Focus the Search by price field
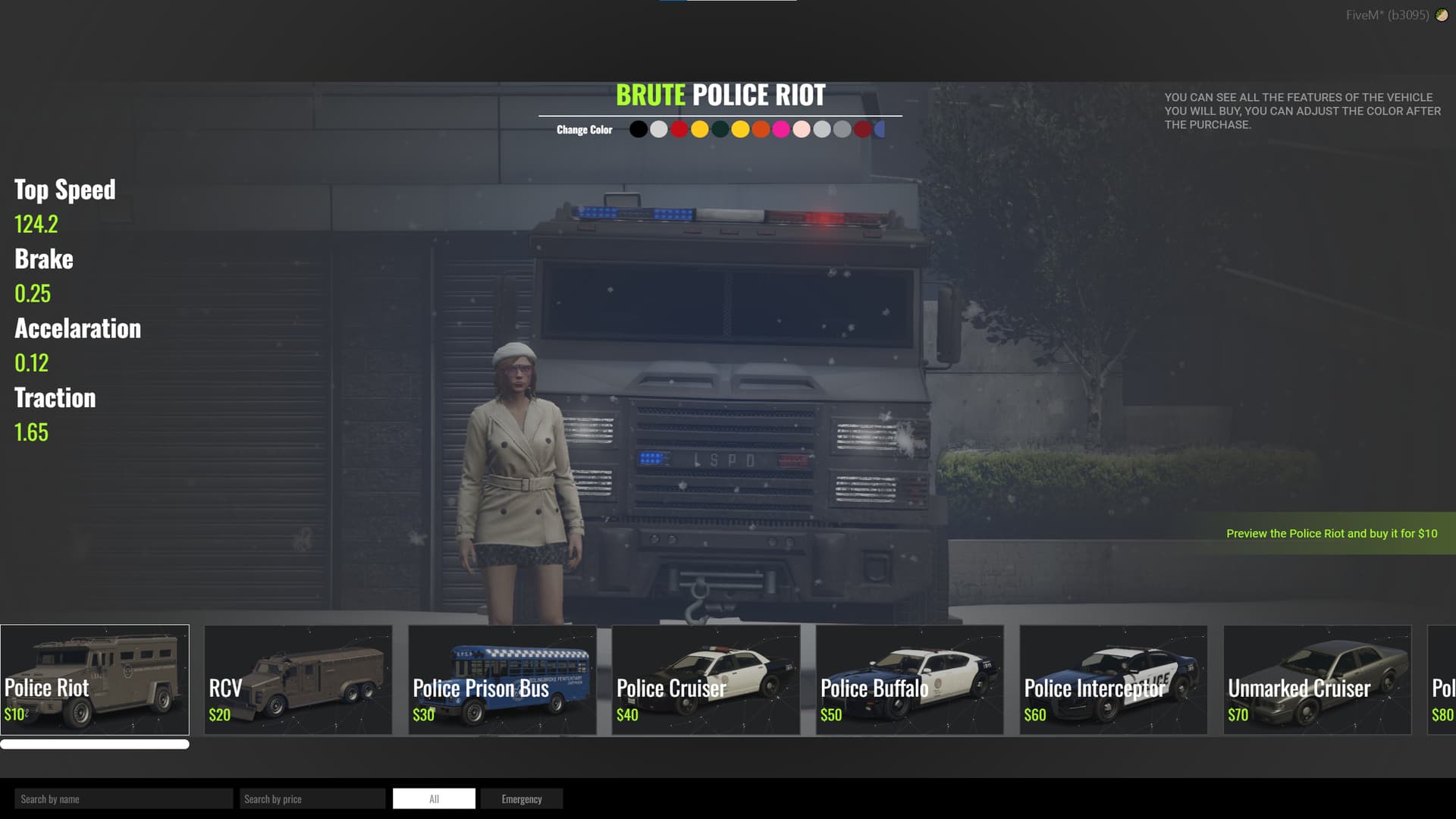 (312, 799)
